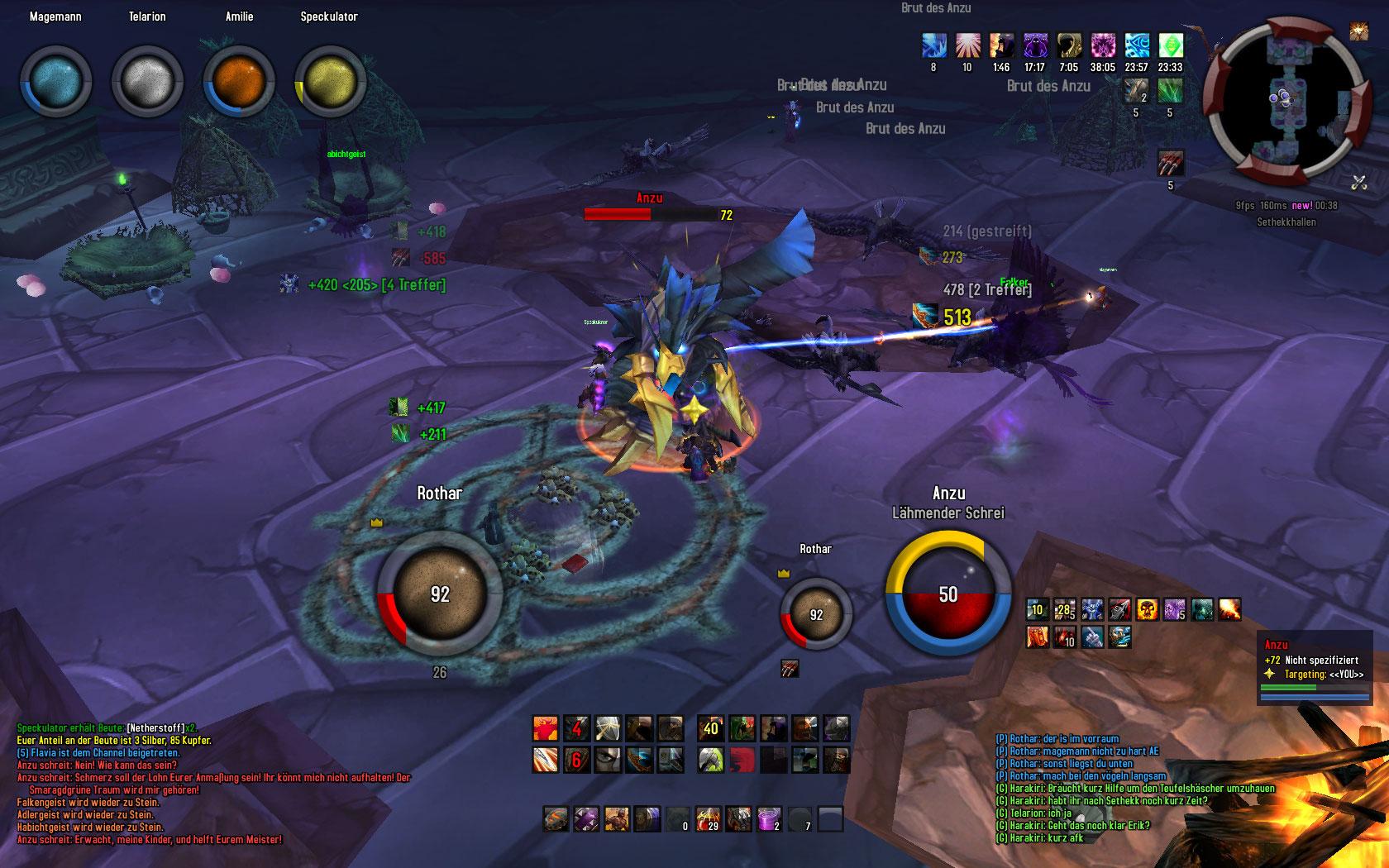
Task: Target Amilie via her orange orb
Action: click(x=239, y=81)
